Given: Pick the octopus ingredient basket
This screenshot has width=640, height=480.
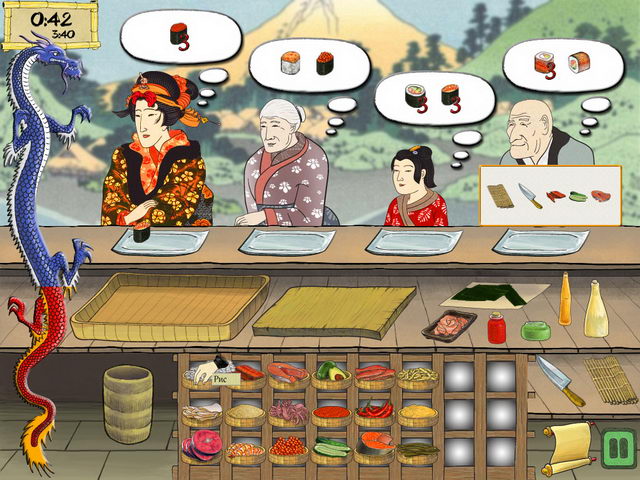Looking at the screenshot, I should tap(288, 411).
